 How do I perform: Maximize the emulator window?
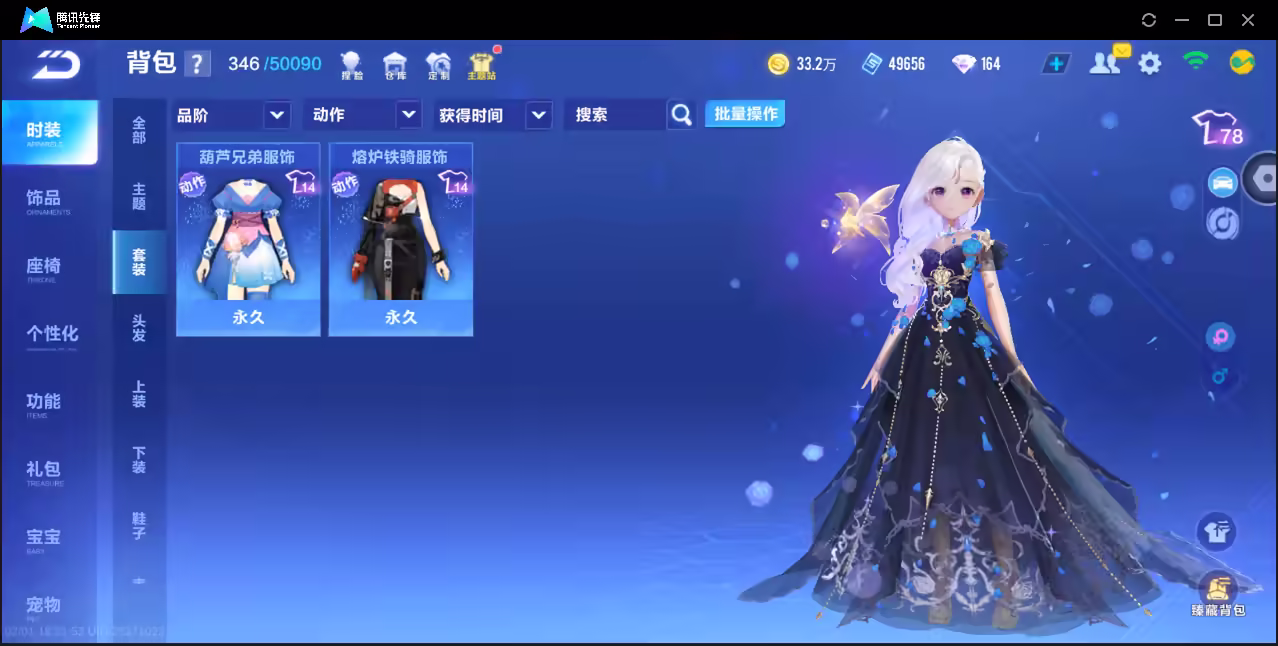[x=1215, y=20]
